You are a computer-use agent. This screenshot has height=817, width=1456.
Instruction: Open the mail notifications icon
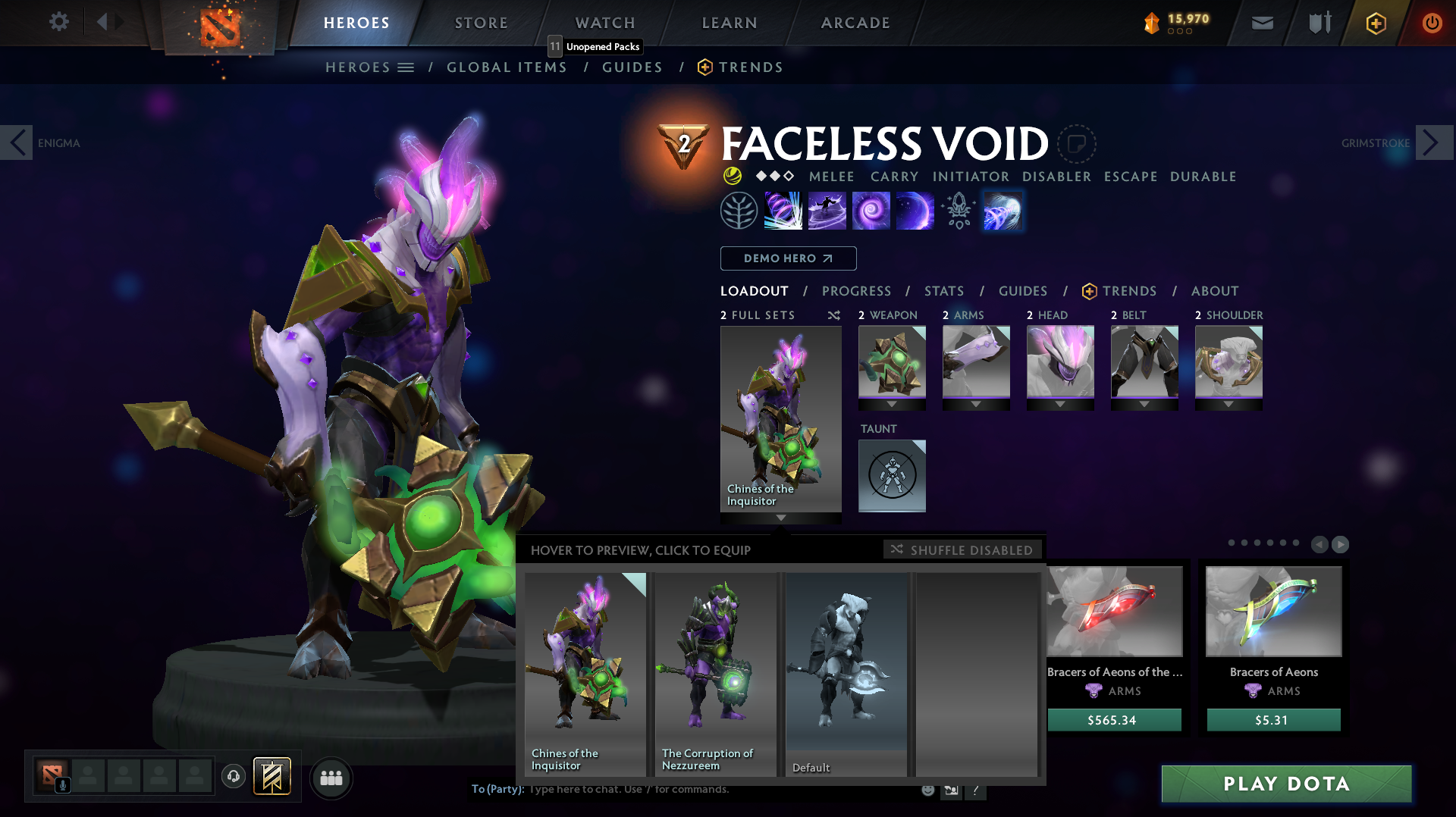1261,23
